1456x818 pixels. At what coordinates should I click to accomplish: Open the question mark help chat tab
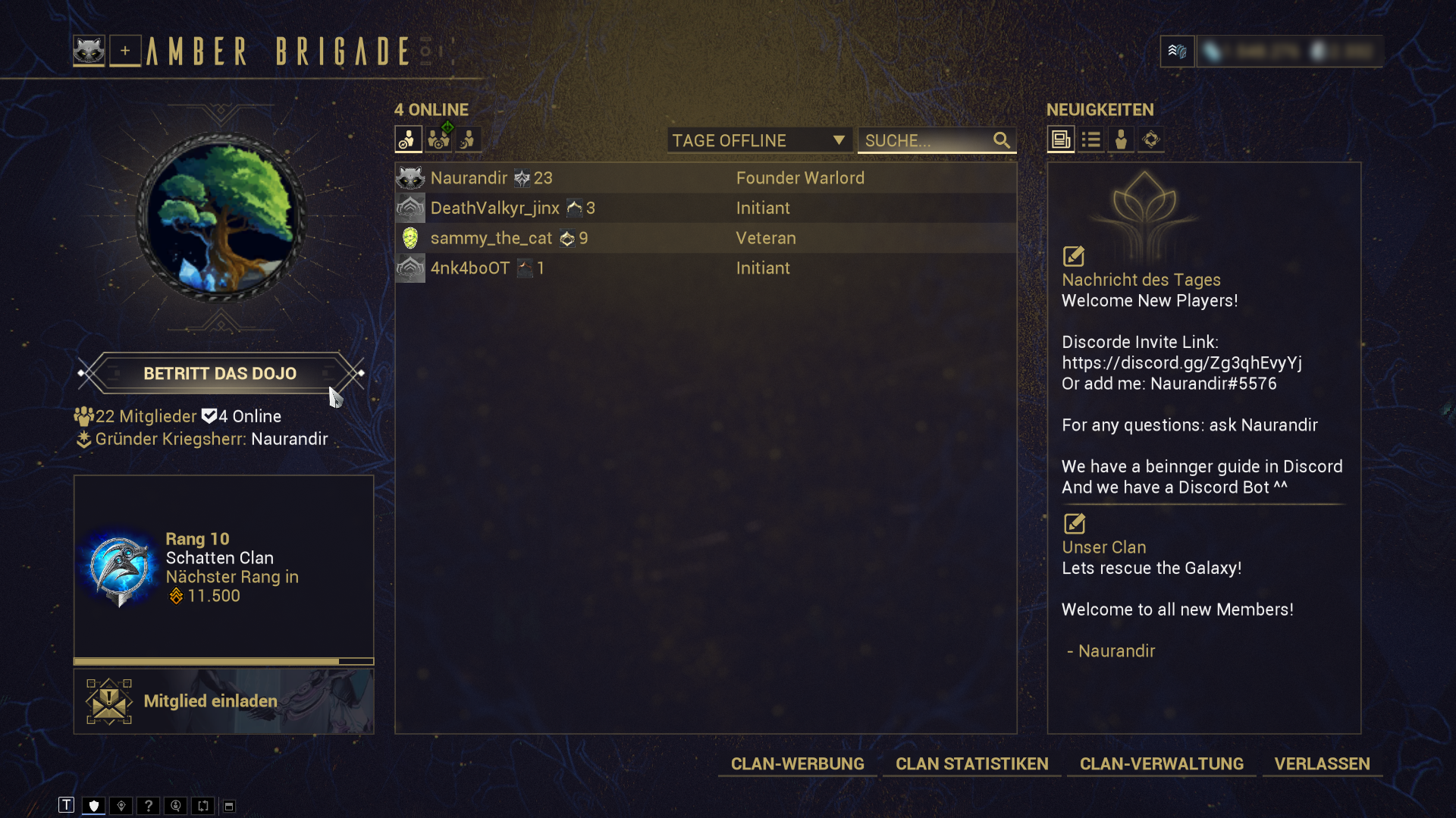[149, 805]
